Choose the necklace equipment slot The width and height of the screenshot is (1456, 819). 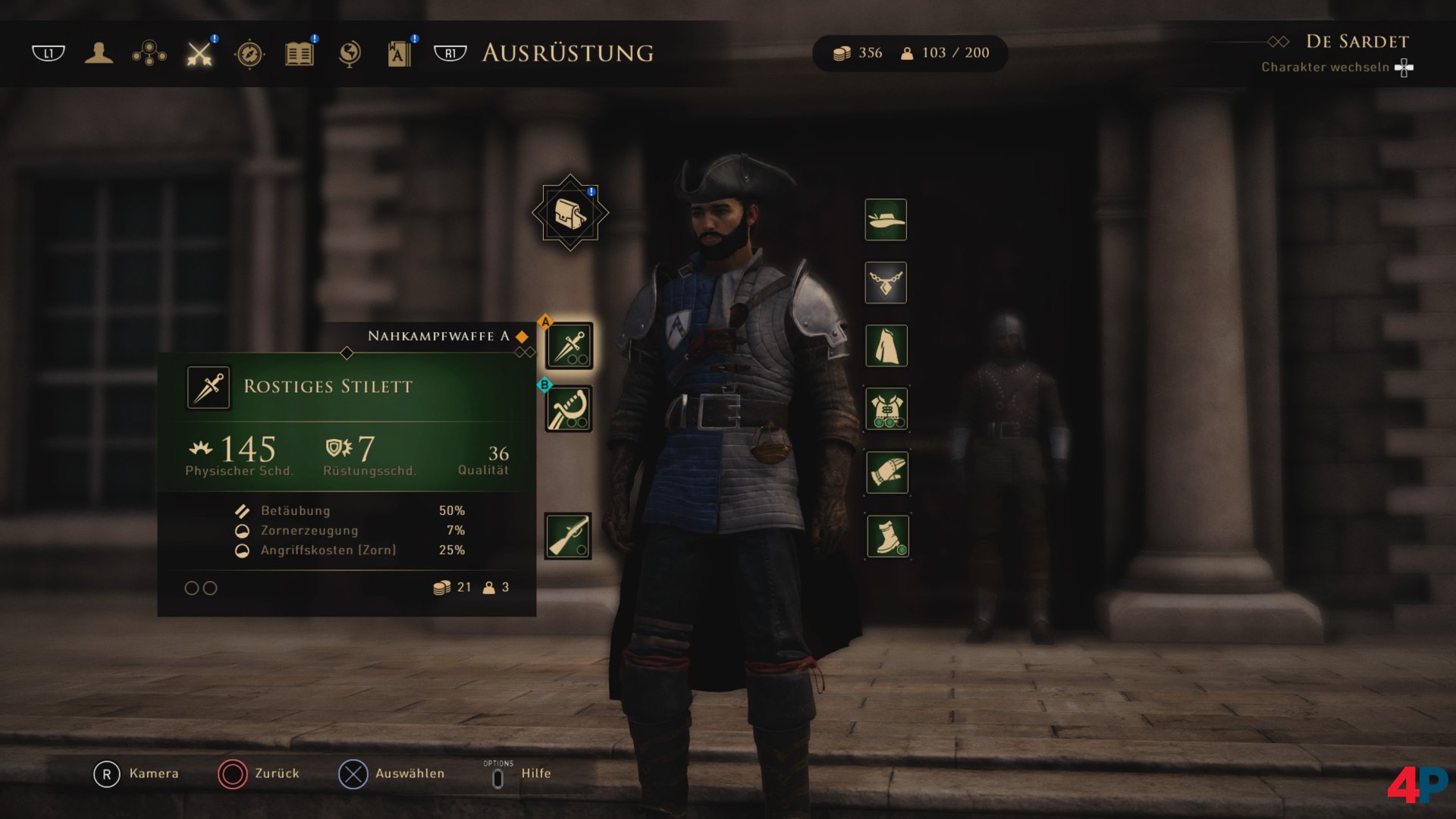click(x=886, y=283)
